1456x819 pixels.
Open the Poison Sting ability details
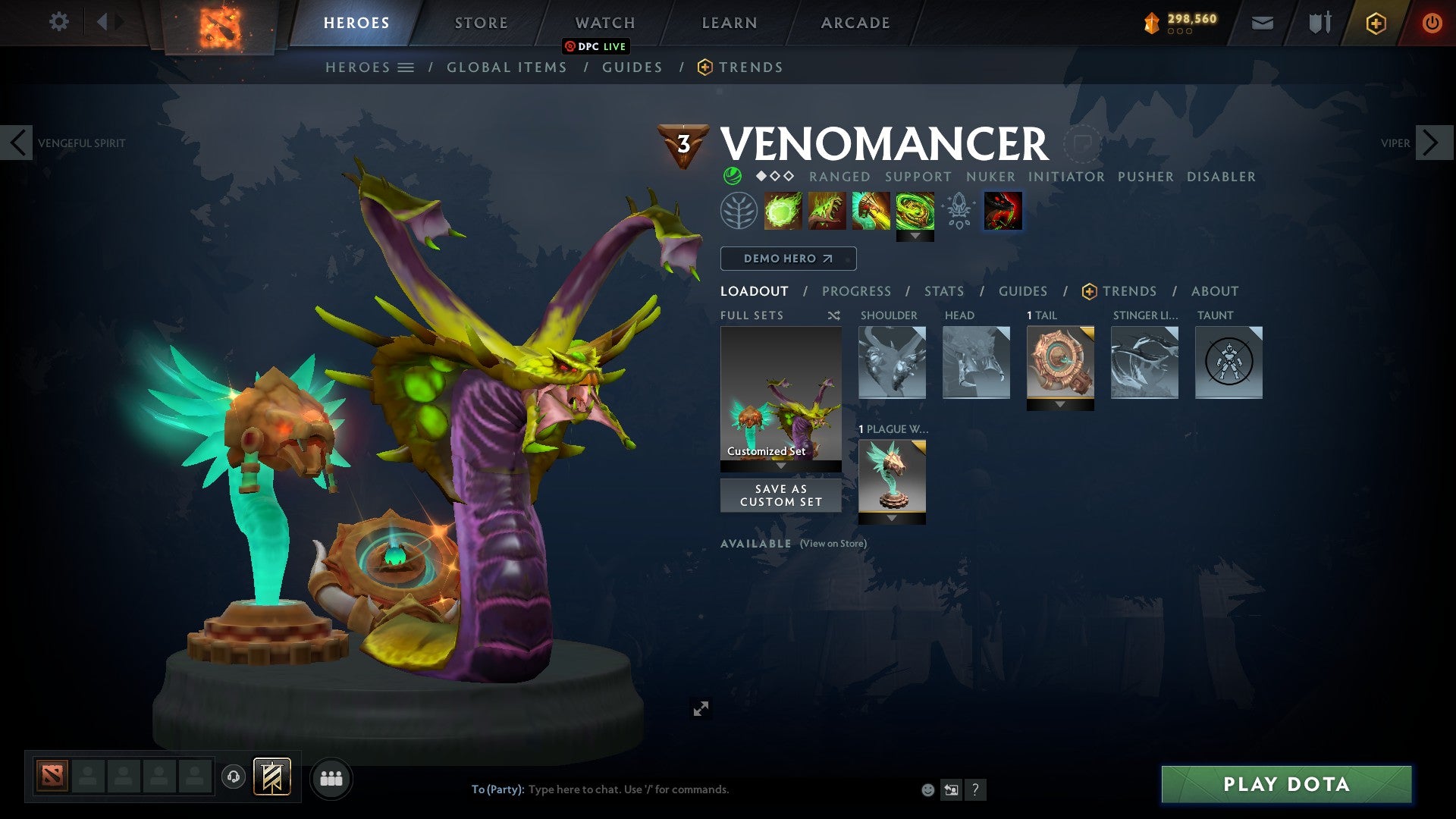[x=827, y=211]
